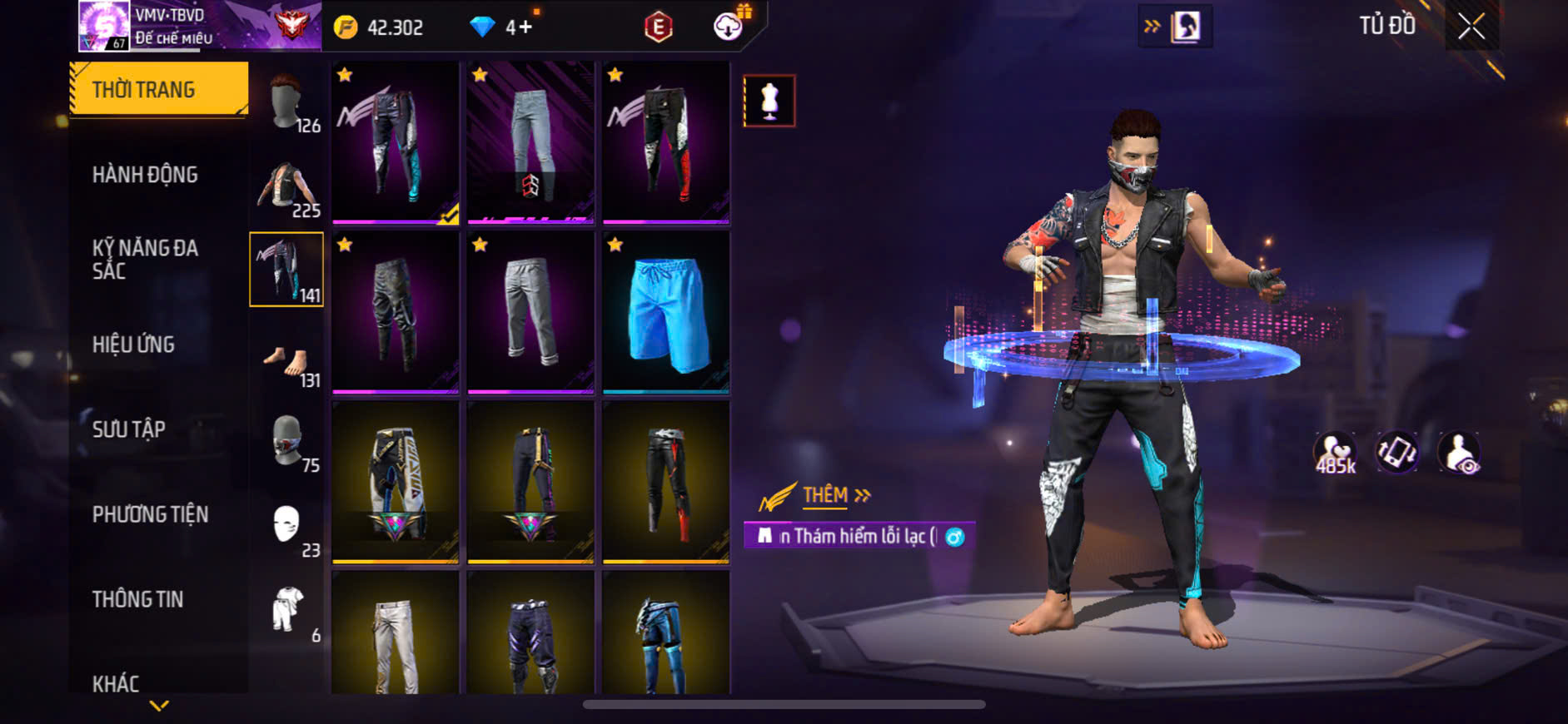Close the wardrobe screen

[1471, 27]
